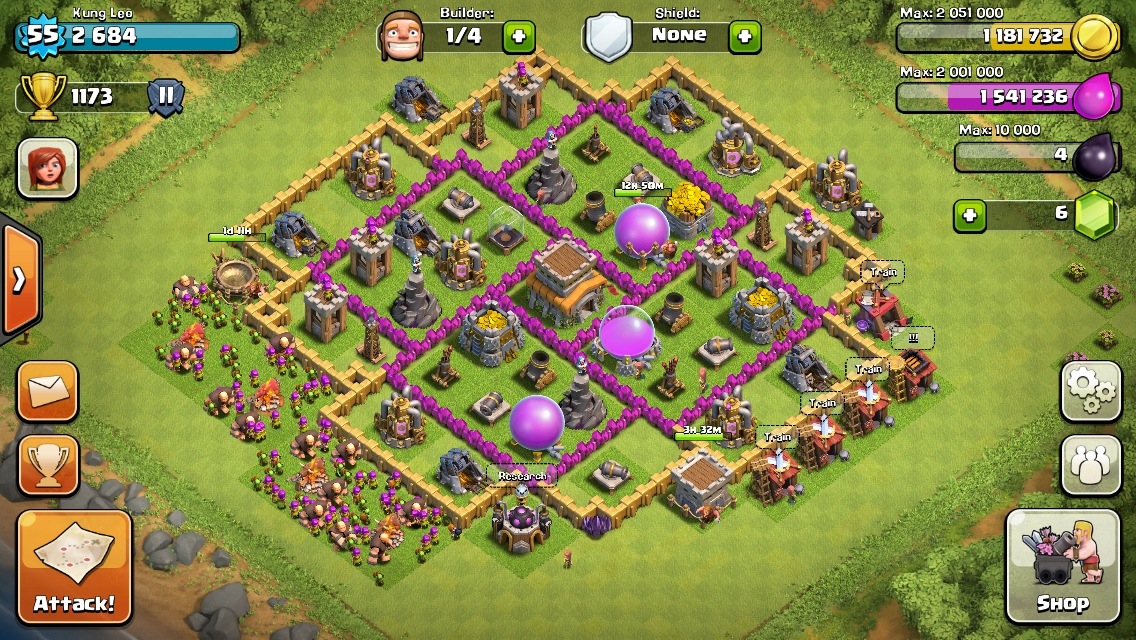View the league shield badge
The height and width of the screenshot is (640, 1136).
[x=166, y=97]
